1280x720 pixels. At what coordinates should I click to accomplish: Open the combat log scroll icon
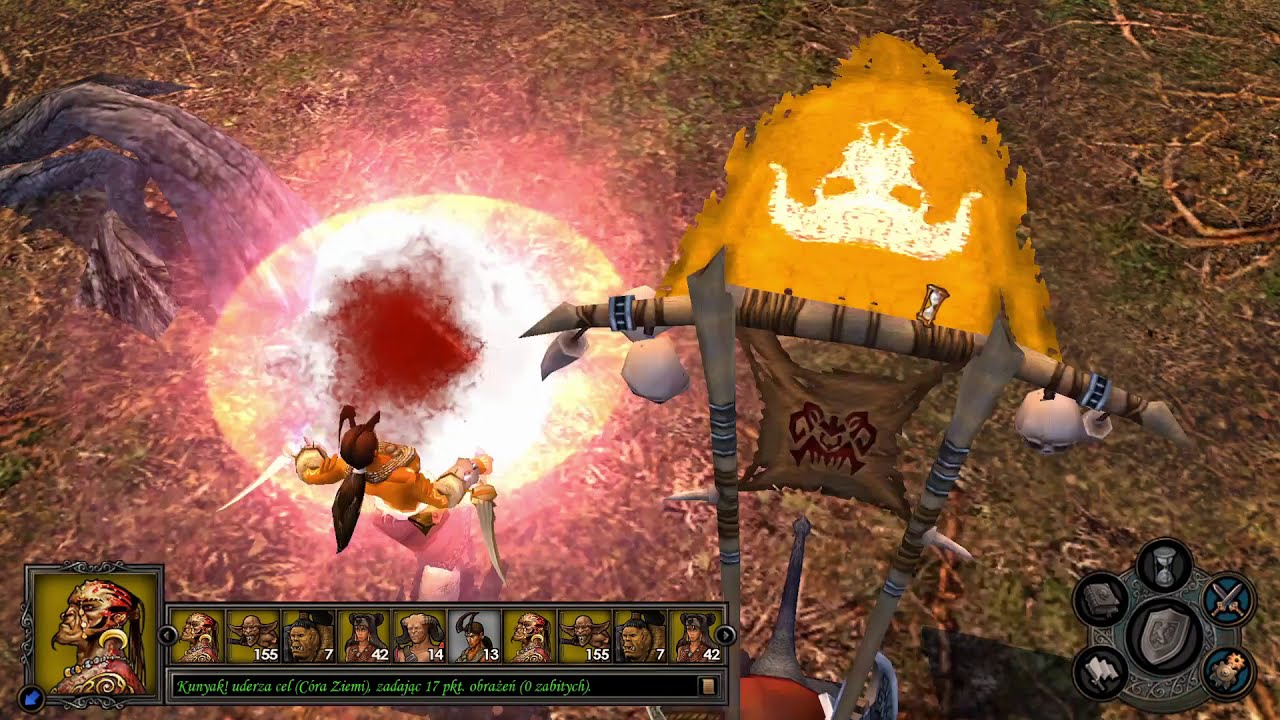pos(708,686)
